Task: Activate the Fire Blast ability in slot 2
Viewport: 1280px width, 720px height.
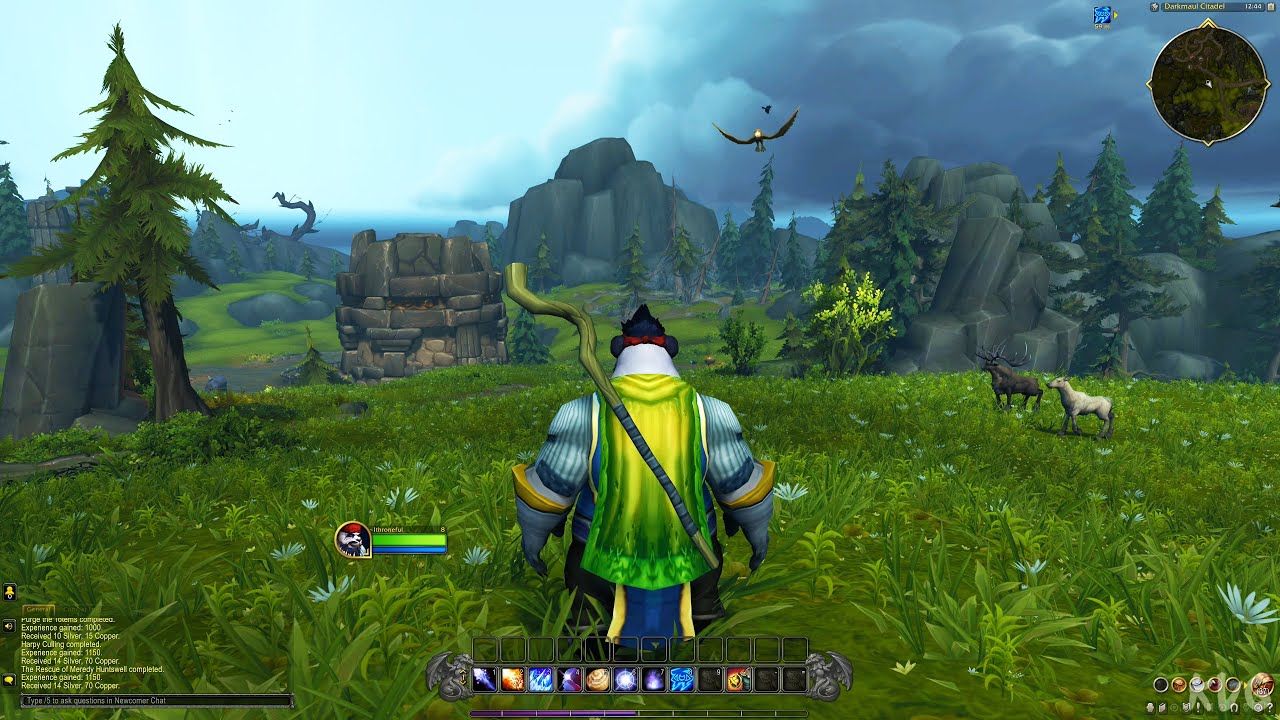Action: pos(513,680)
